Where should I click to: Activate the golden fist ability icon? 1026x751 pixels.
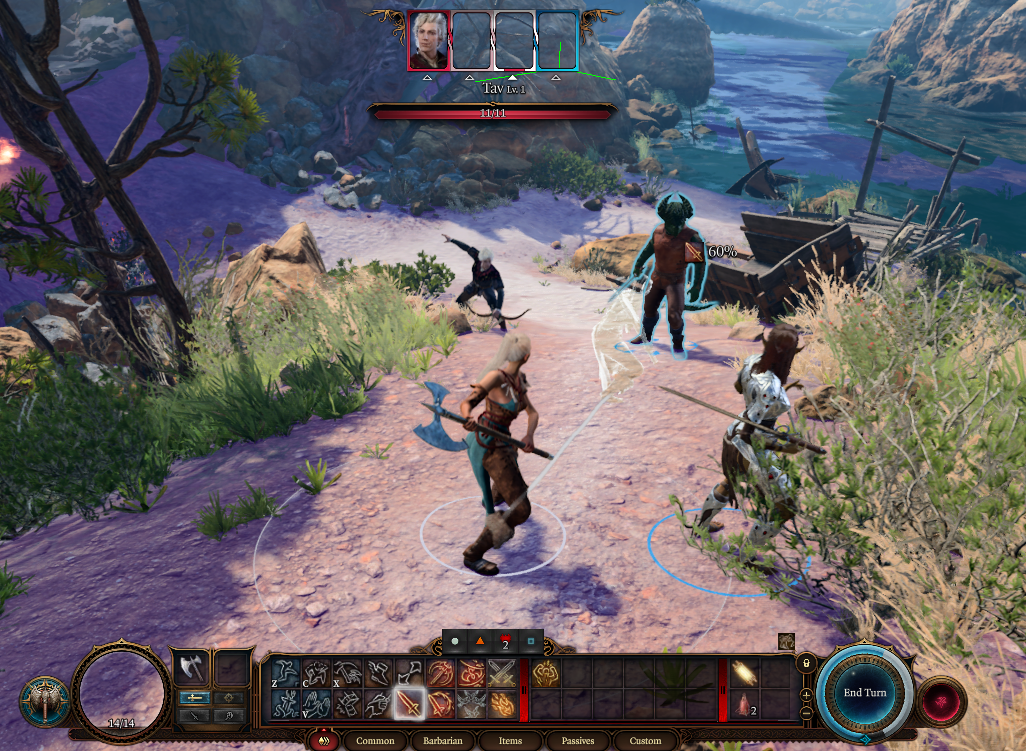point(545,673)
